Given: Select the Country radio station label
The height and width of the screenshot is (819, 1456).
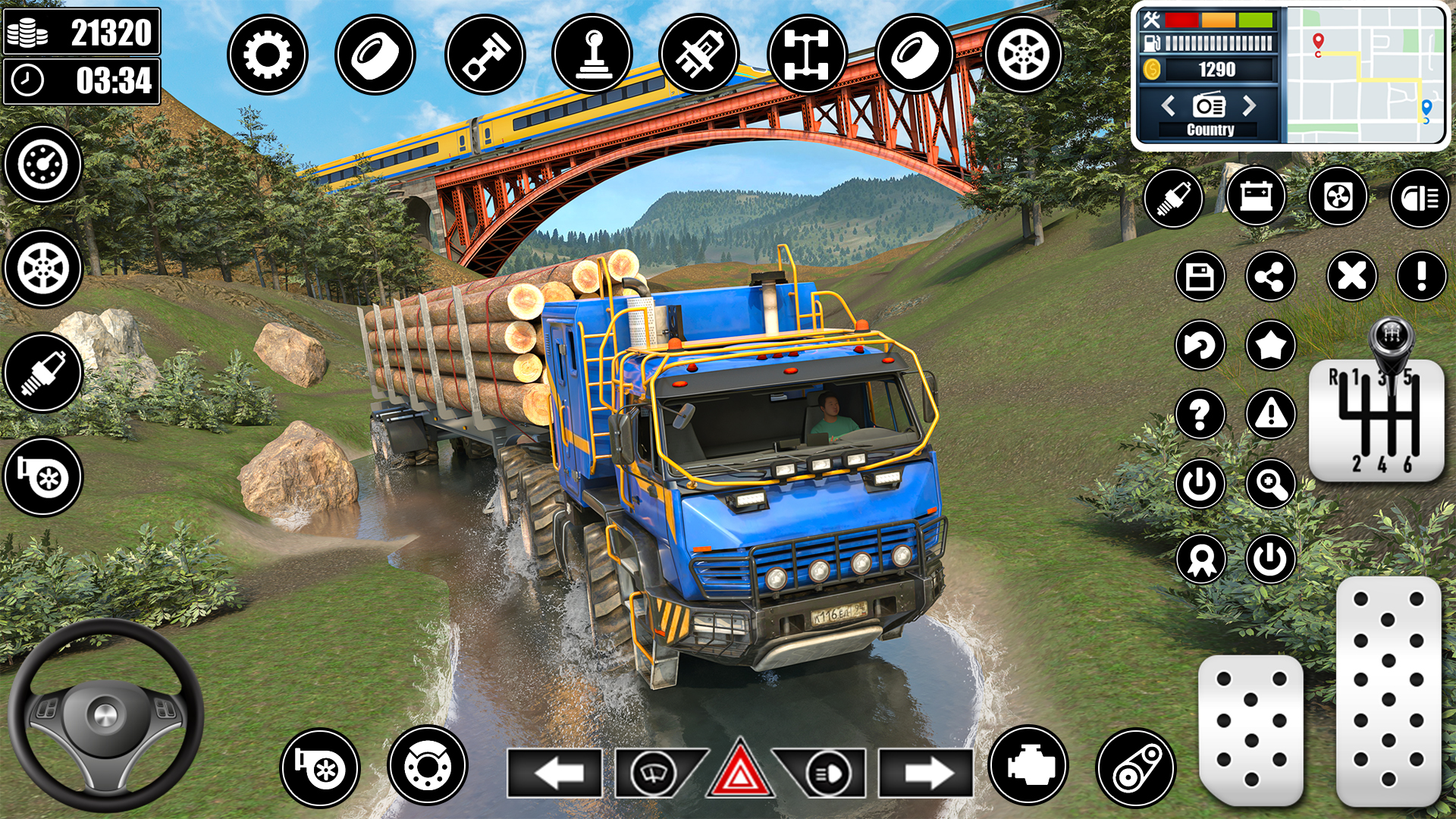Looking at the screenshot, I should pyautogui.click(x=1210, y=130).
